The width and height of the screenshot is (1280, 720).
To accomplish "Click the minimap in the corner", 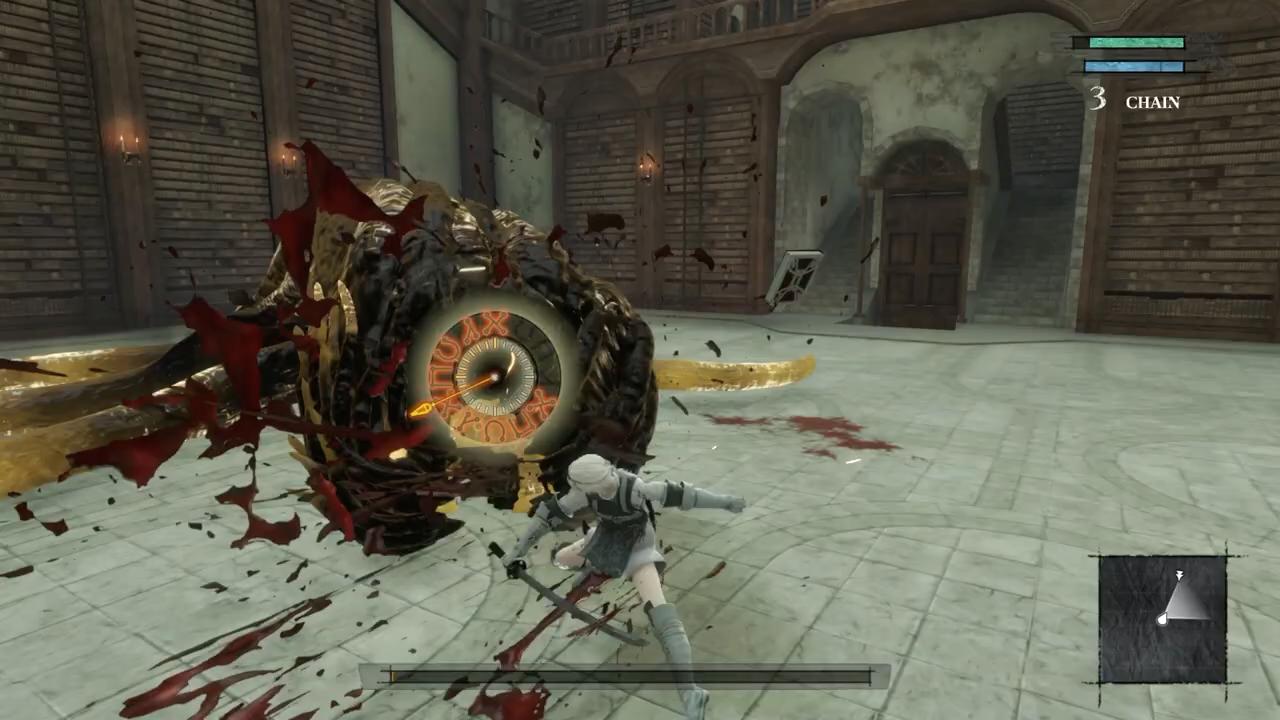I will pyautogui.click(x=1163, y=619).
